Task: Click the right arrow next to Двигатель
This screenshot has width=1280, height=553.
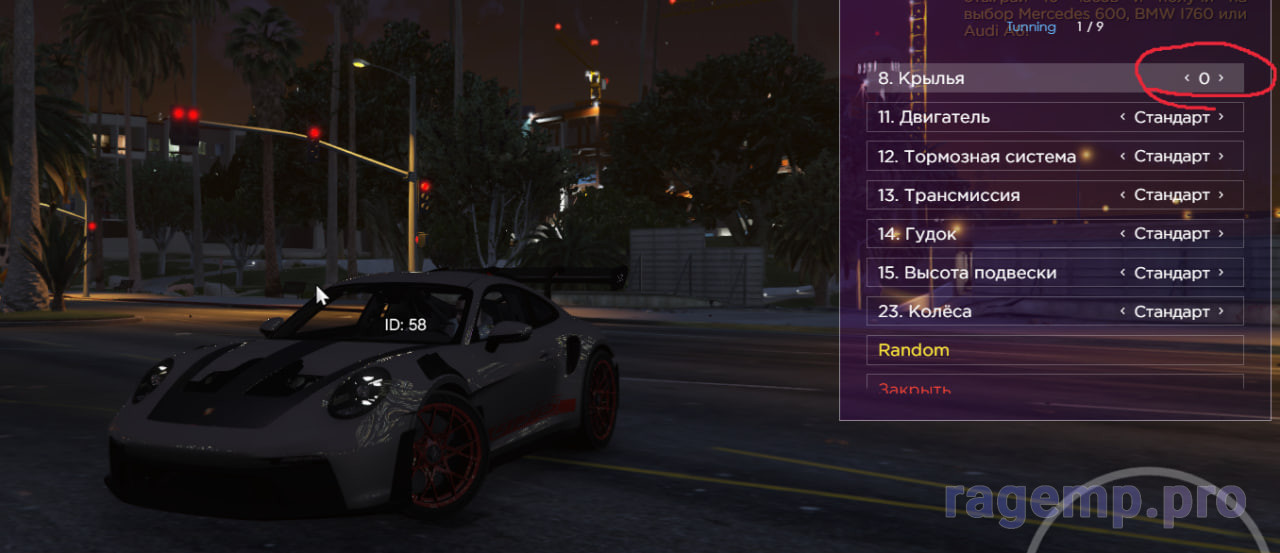Action: 1221,117
